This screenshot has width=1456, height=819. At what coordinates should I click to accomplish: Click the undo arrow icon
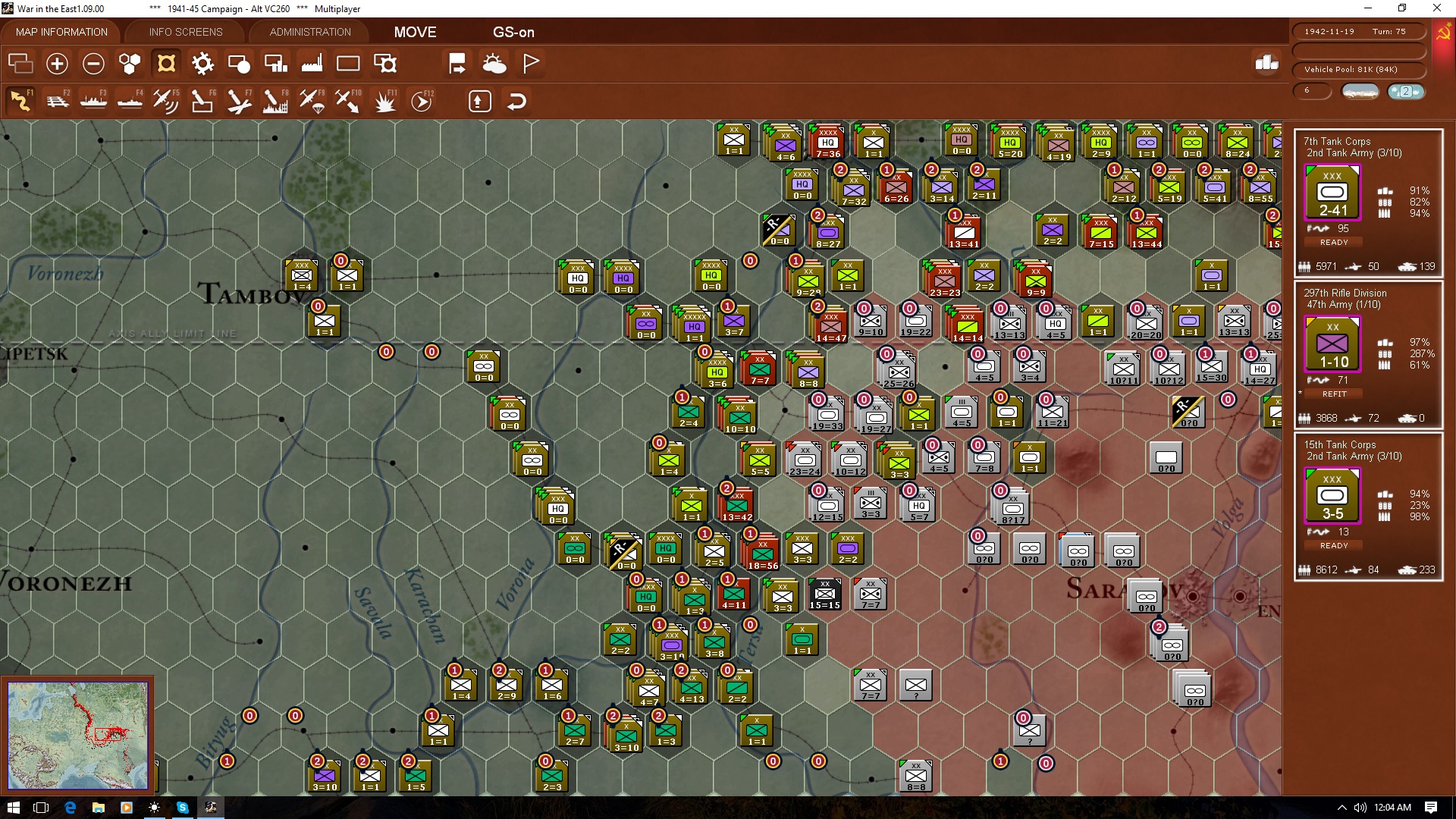pyautogui.click(x=516, y=100)
